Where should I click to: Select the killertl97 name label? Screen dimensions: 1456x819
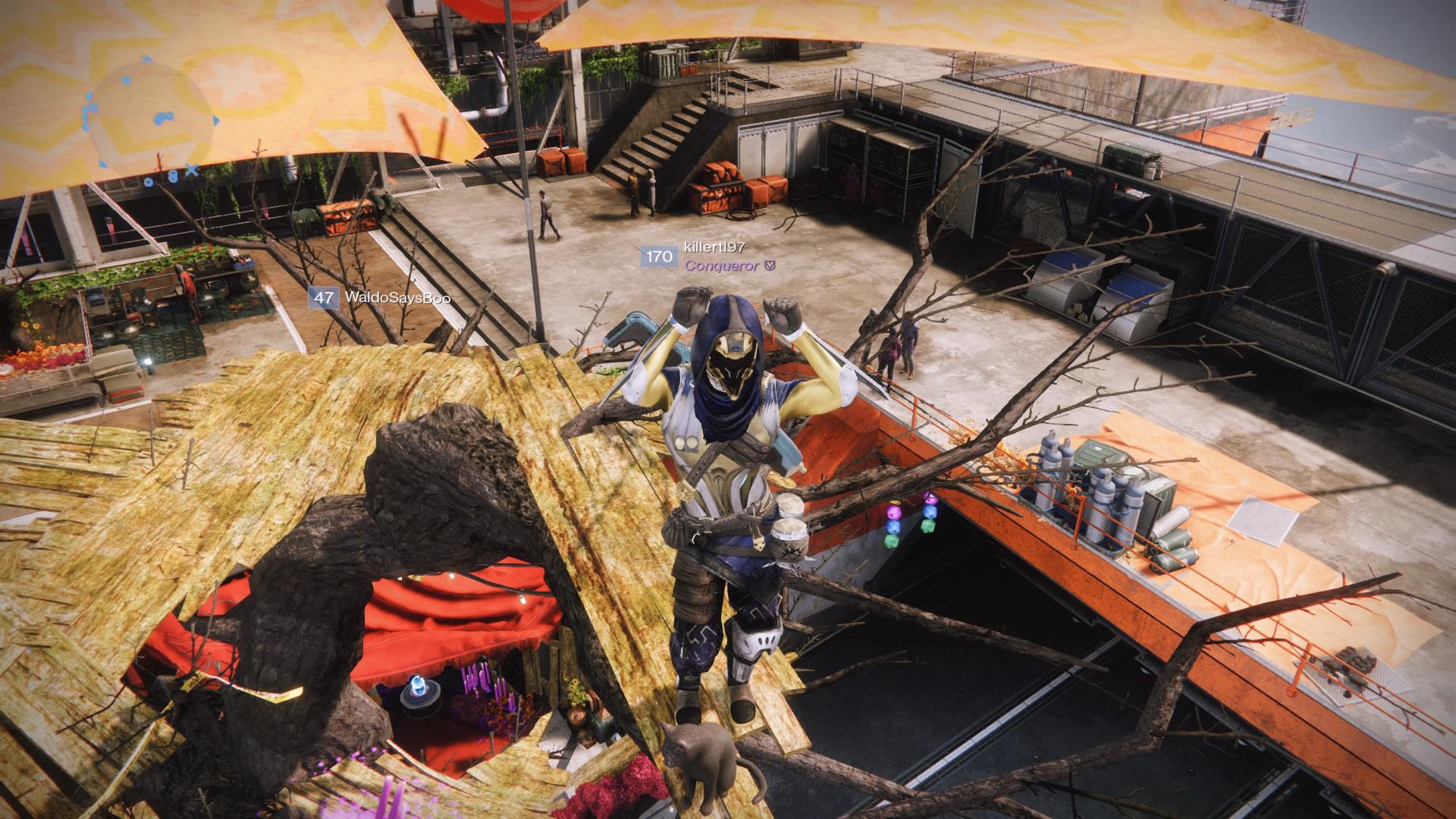pos(713,246)
